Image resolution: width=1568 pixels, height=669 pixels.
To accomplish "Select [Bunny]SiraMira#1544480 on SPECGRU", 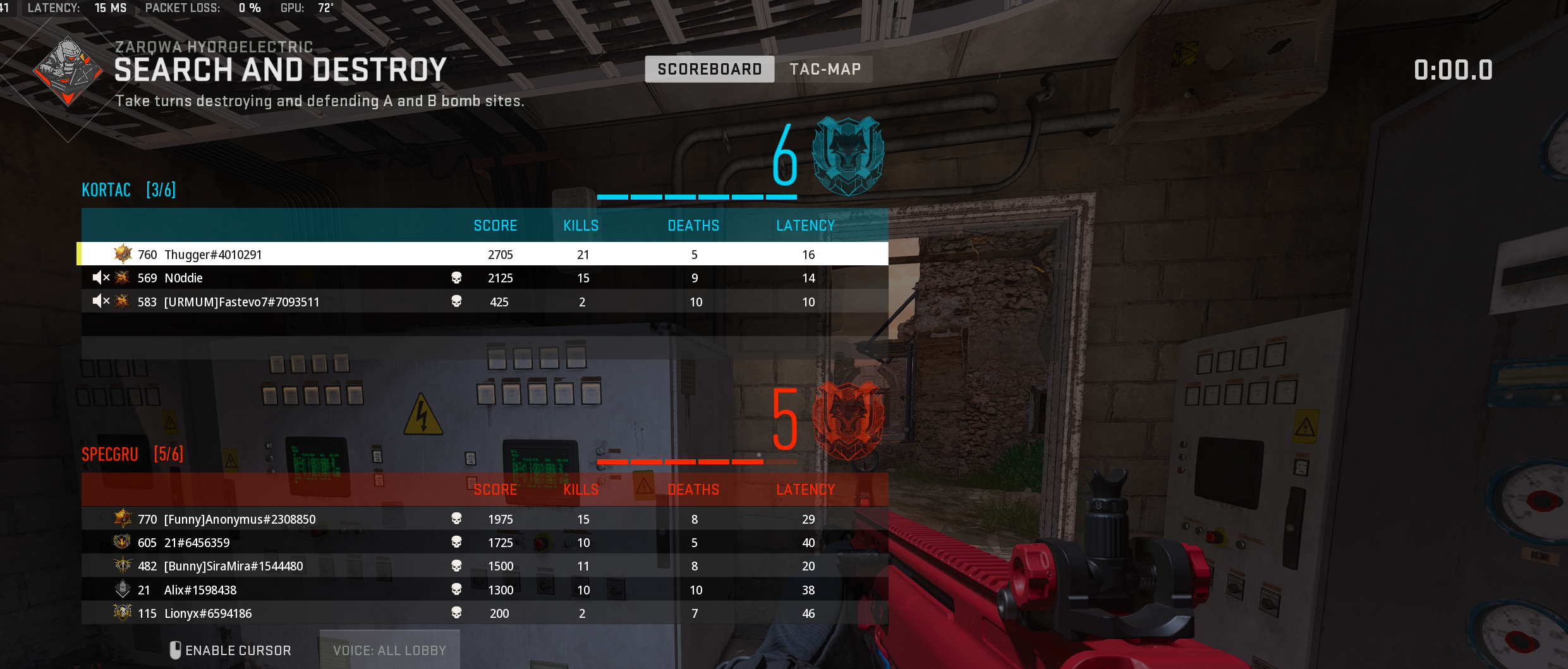I will pos(233,566).
